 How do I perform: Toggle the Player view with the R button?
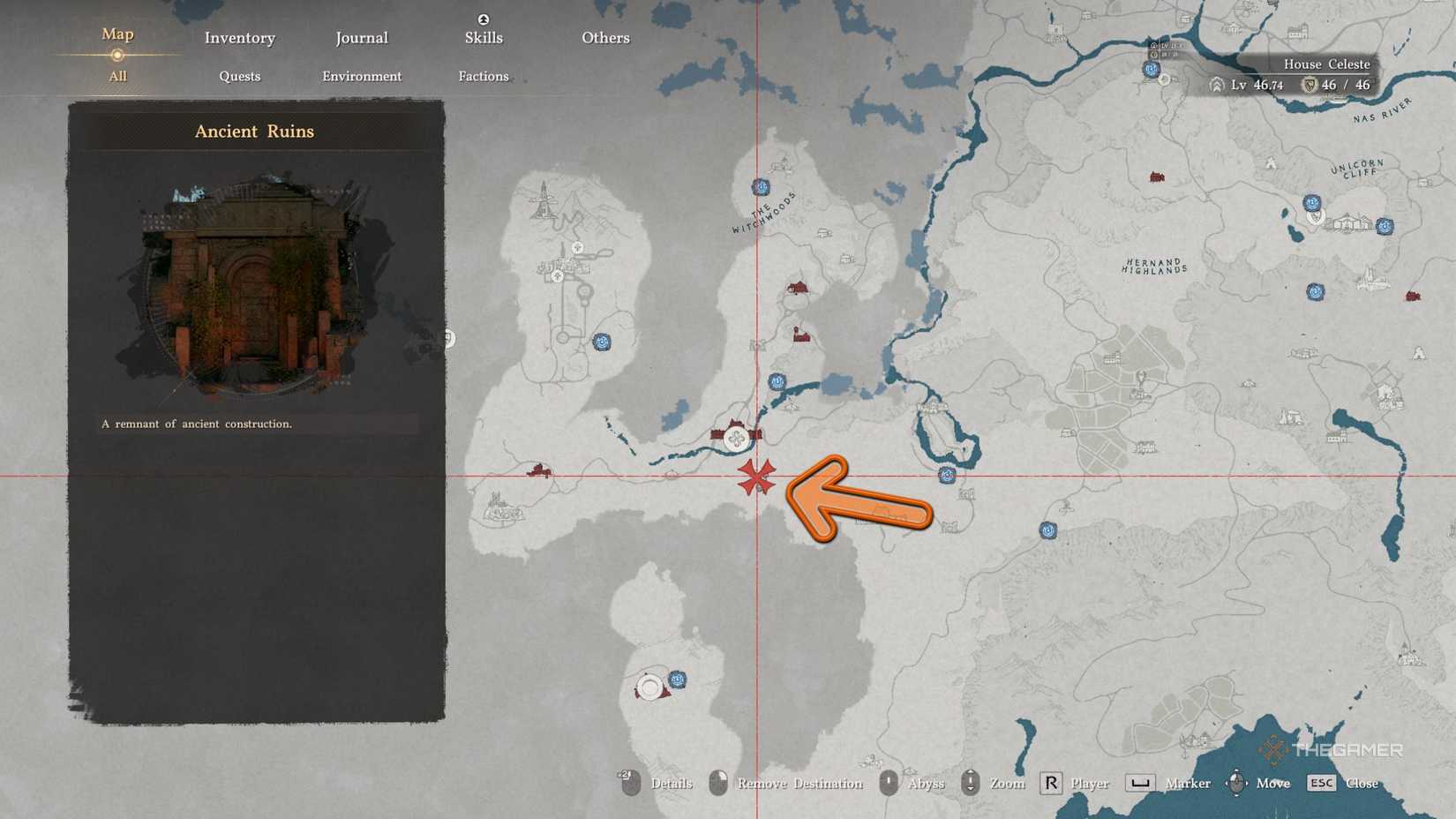(x=1049, y=782)
